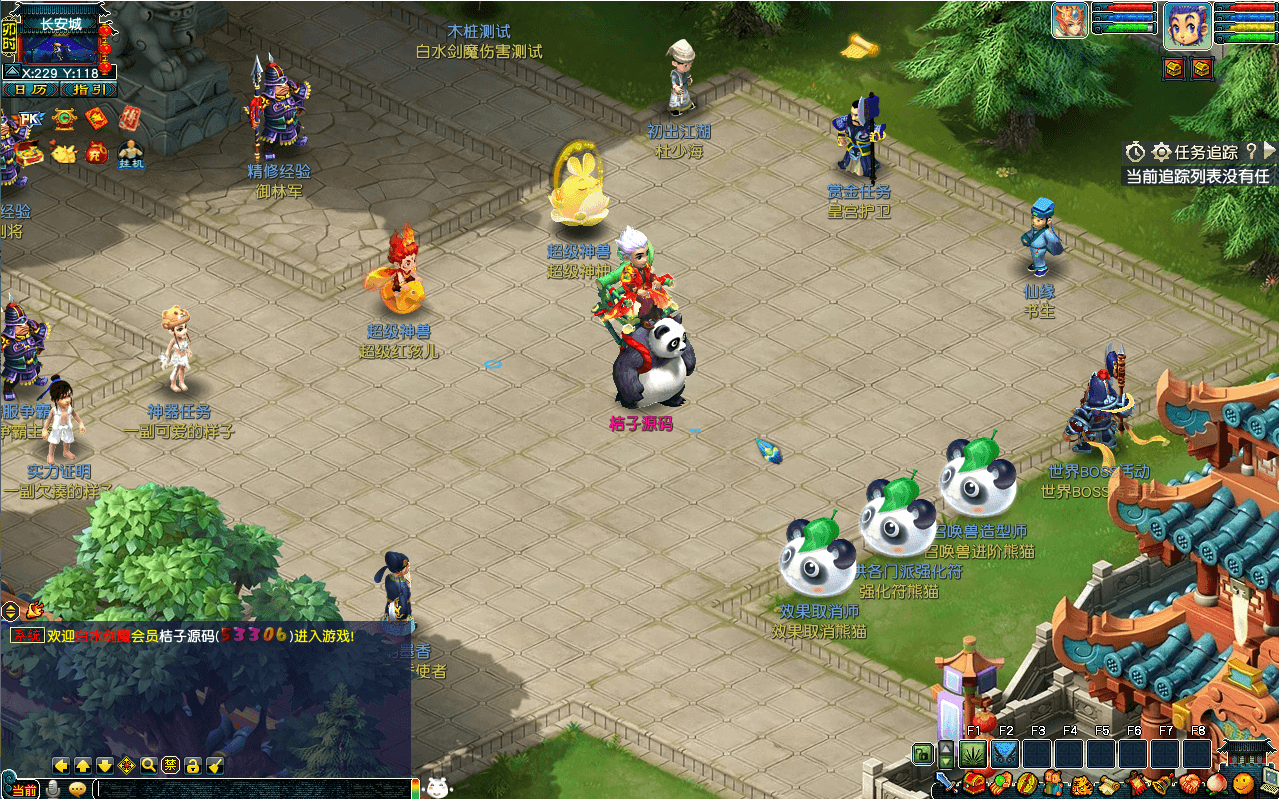Clear chat with the broom icon
Image resolution: width=1279 pixels, height=799 pixels.
215,765
